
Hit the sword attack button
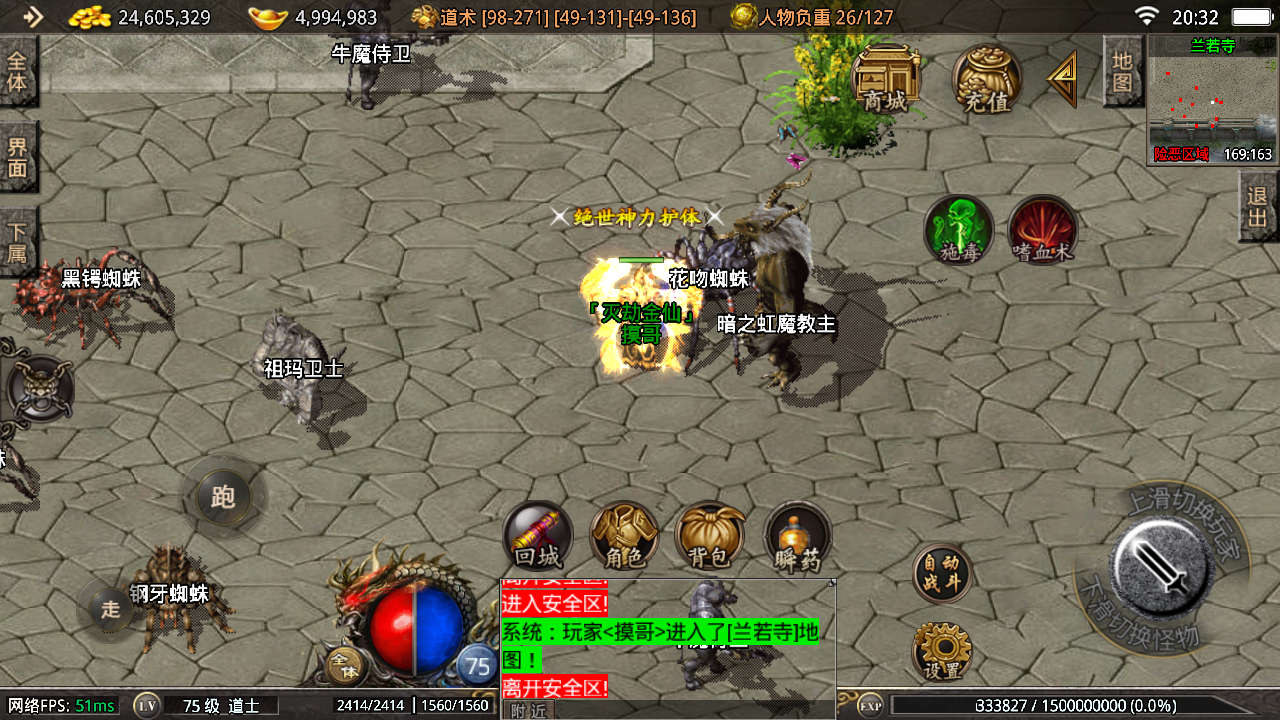click(x=1162, y=569)
